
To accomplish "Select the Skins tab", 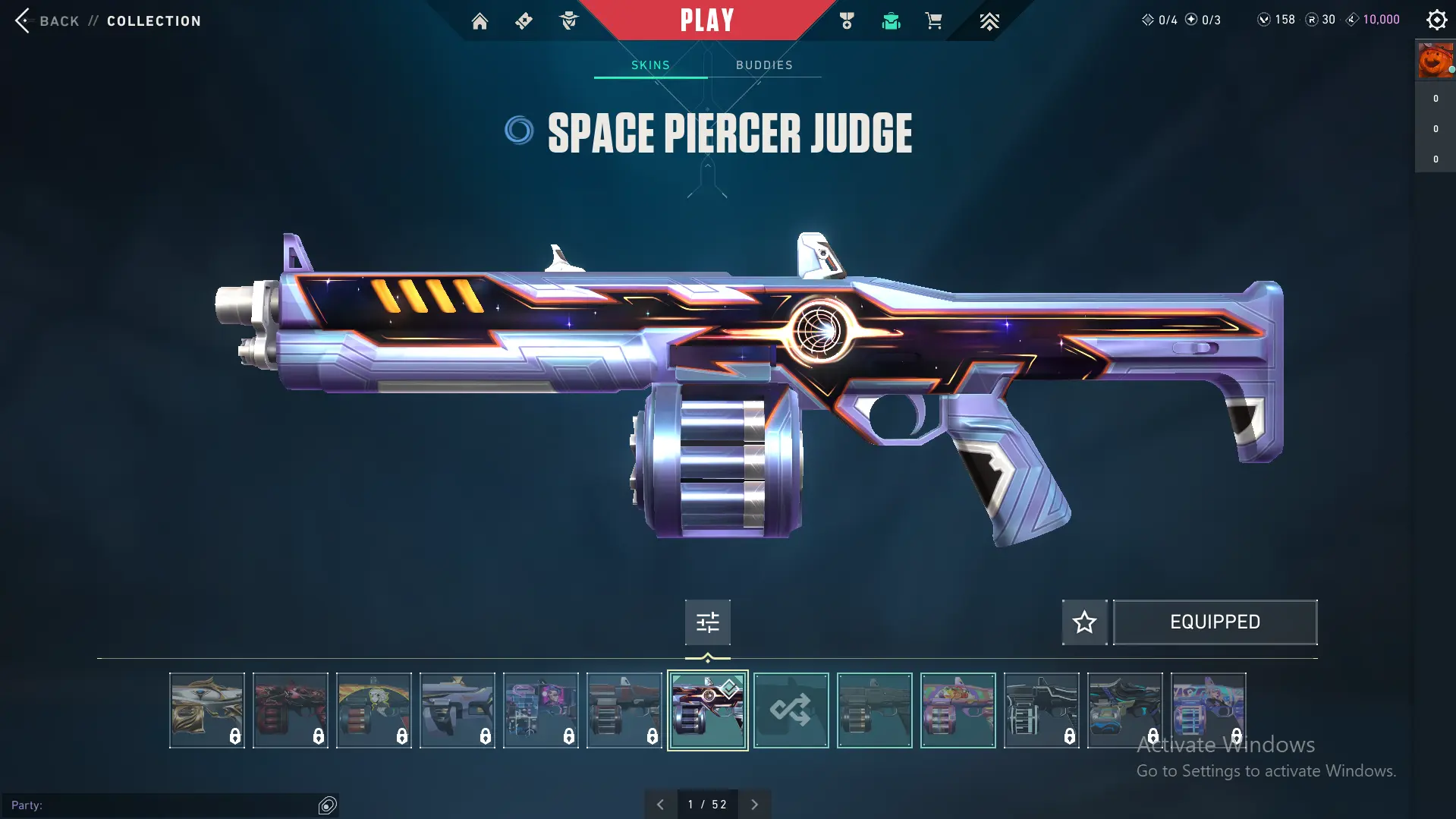I will coord(650,65).
